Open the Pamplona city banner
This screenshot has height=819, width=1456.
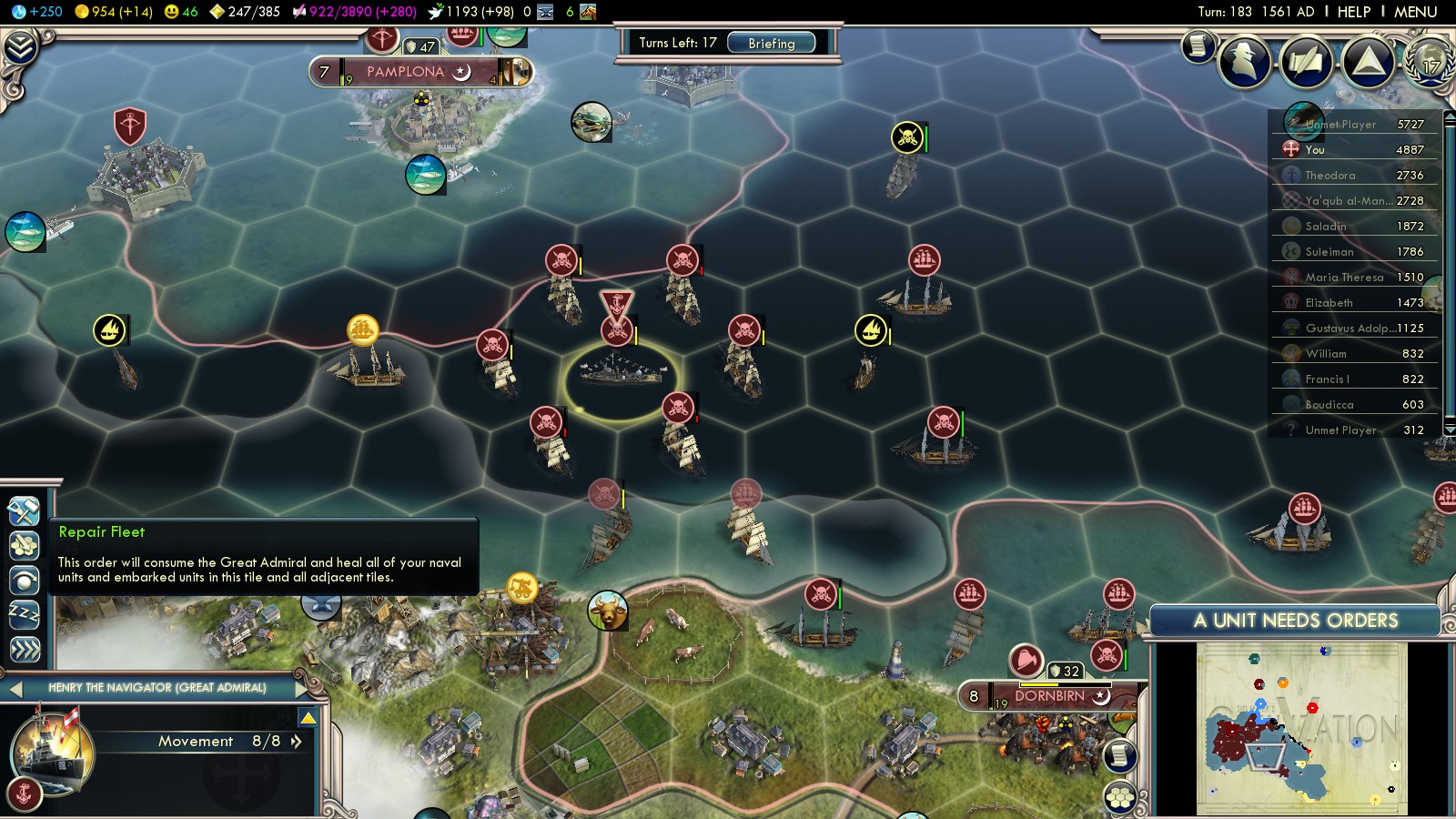point(405,72)
